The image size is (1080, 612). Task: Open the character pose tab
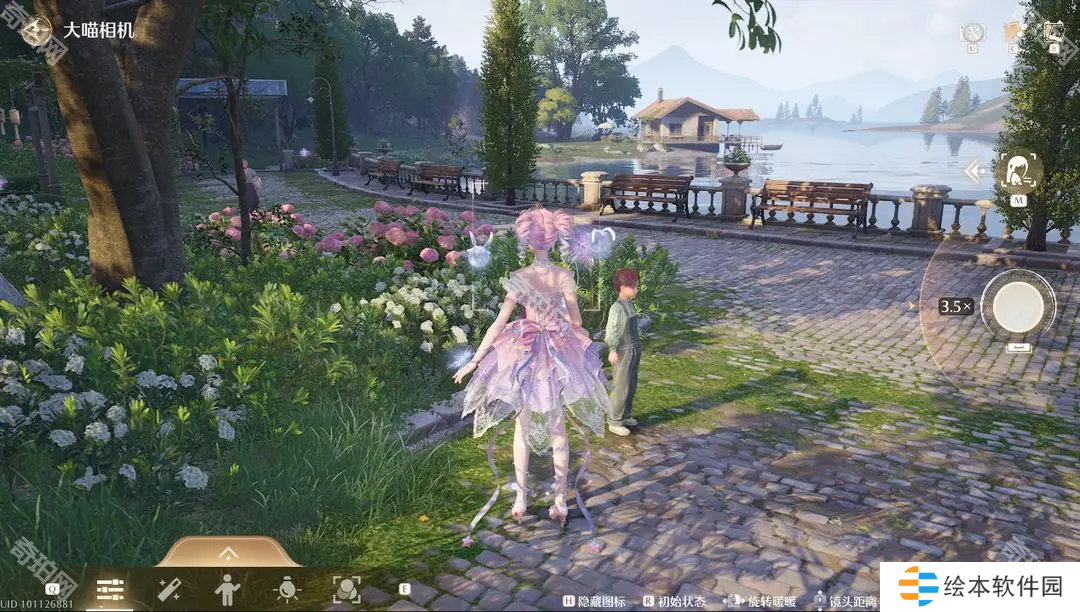point(227,590)
